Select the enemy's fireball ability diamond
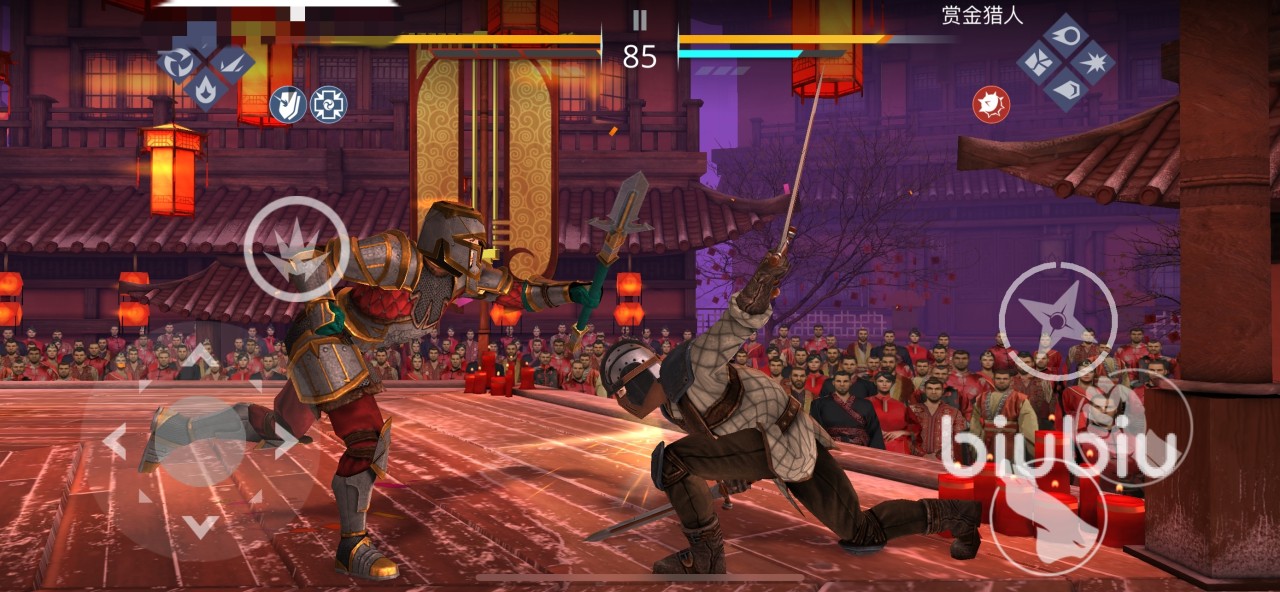The height and width of the screenshot is (592, 1280). pyautogui.click(x=1066, y=35)
